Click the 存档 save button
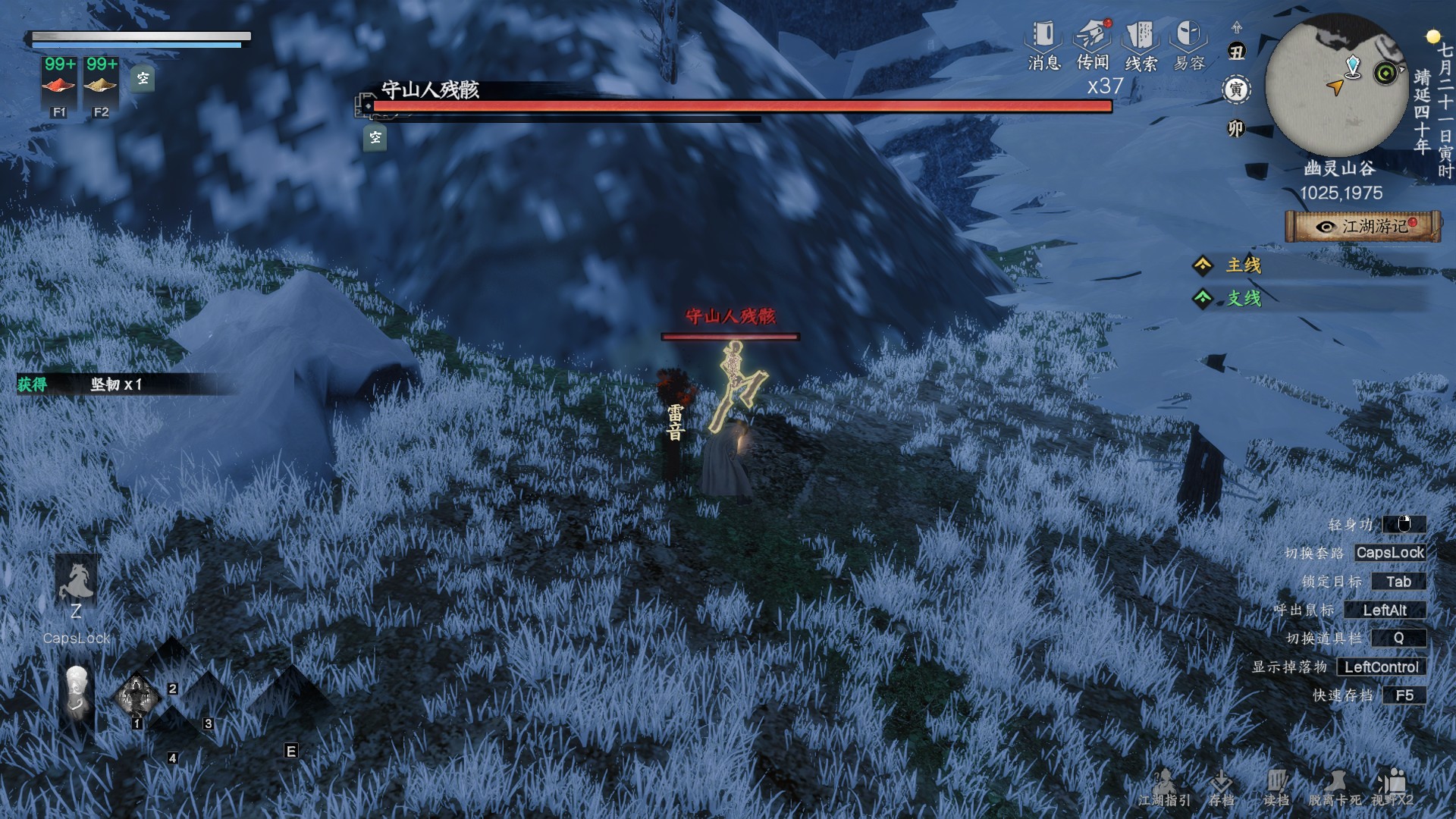The image size is (1456, 819). tap(1221, 789)
